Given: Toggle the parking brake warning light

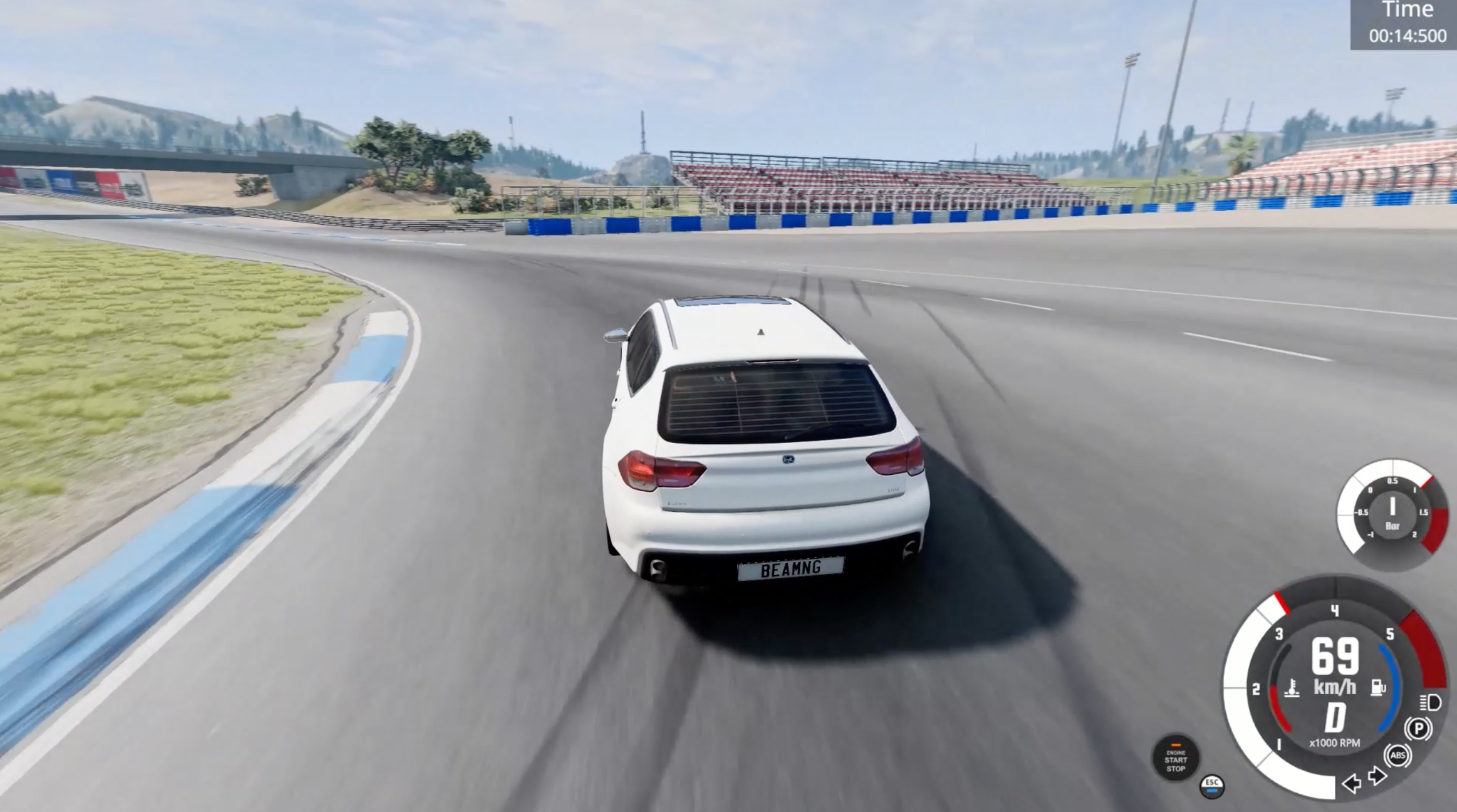Looking at the screenshot, I should [1418, 727].
